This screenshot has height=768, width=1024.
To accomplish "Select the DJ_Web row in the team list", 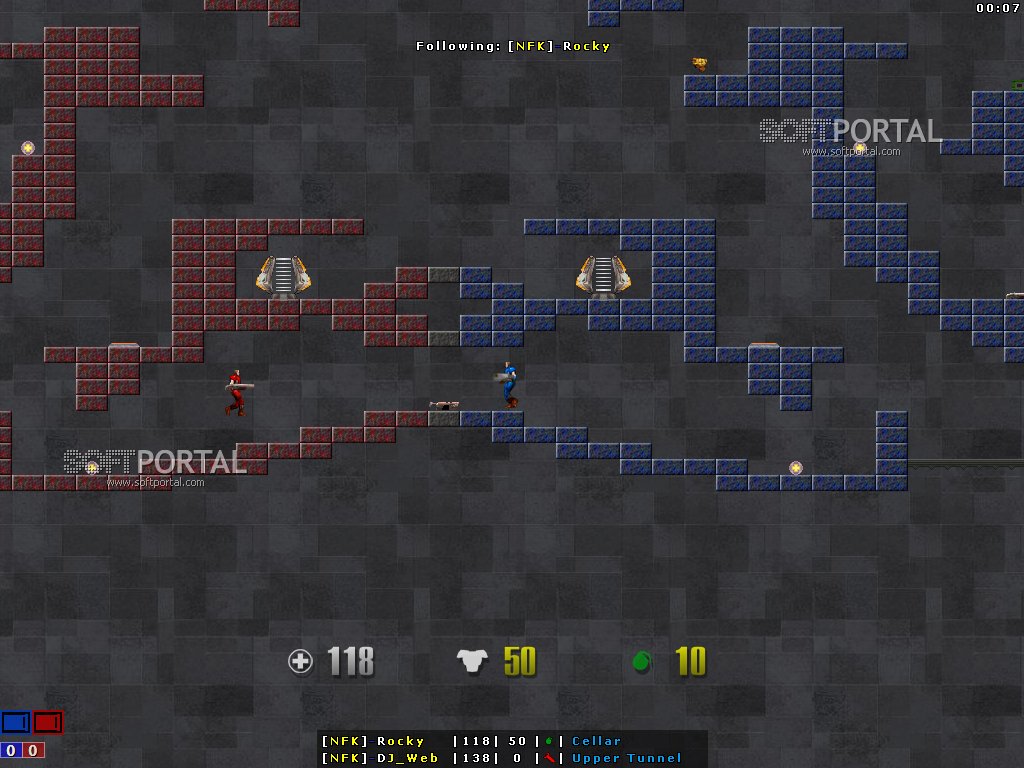I will click(x=512, y=758).
